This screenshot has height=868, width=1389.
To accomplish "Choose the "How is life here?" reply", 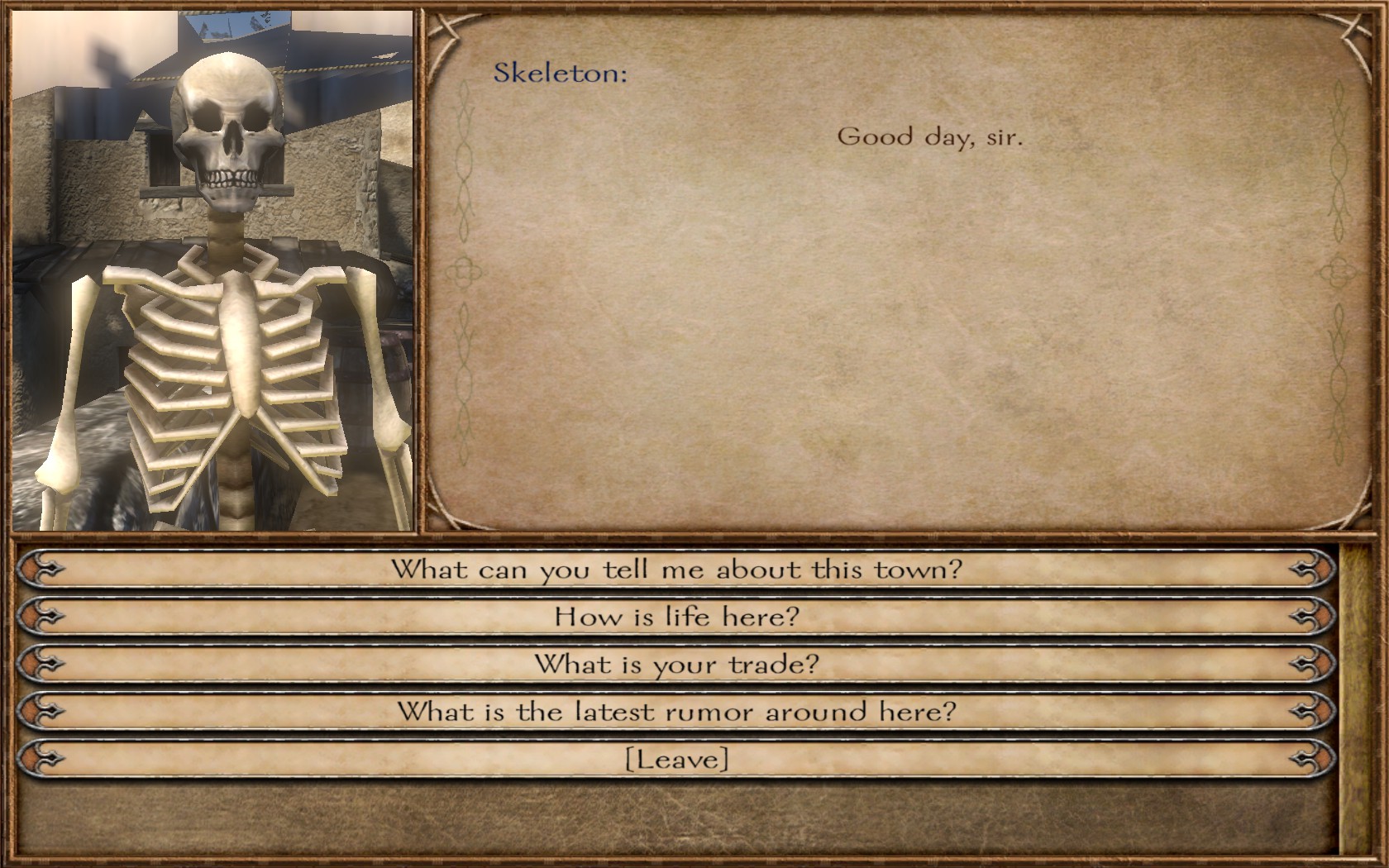I will coord(676,617).
